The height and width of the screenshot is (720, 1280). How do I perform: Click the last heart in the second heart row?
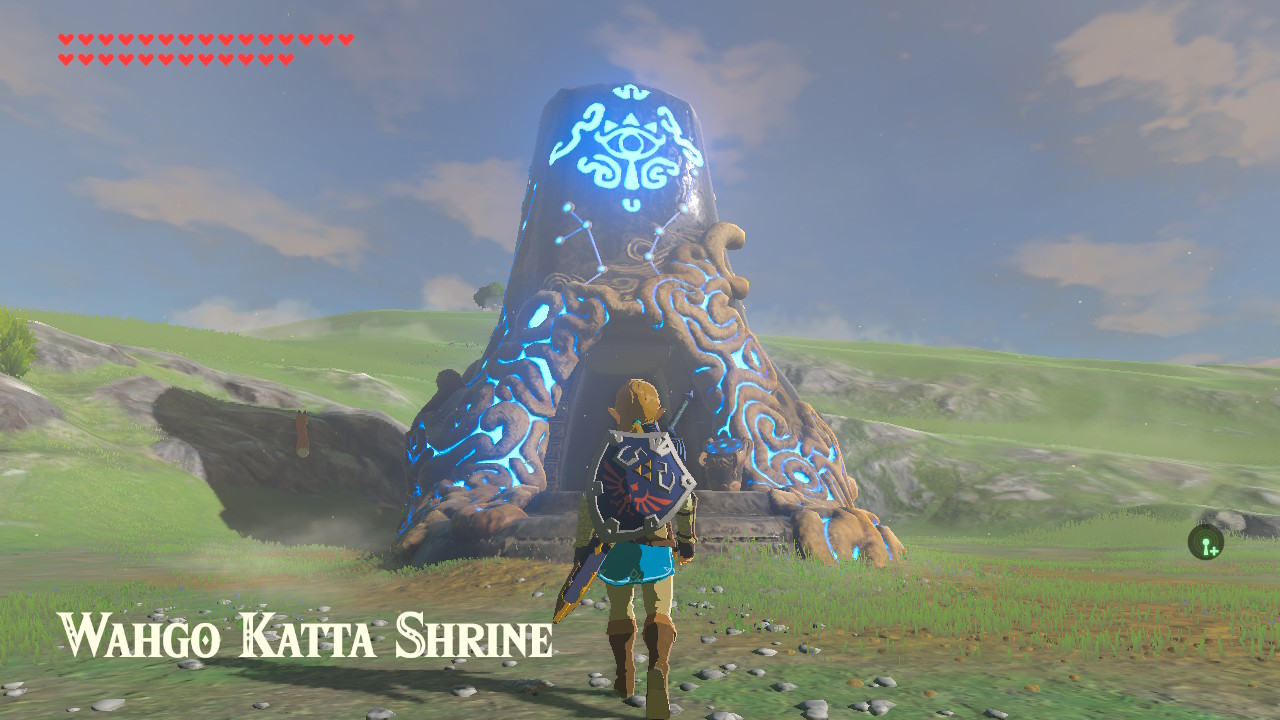[x=285, y=58]
